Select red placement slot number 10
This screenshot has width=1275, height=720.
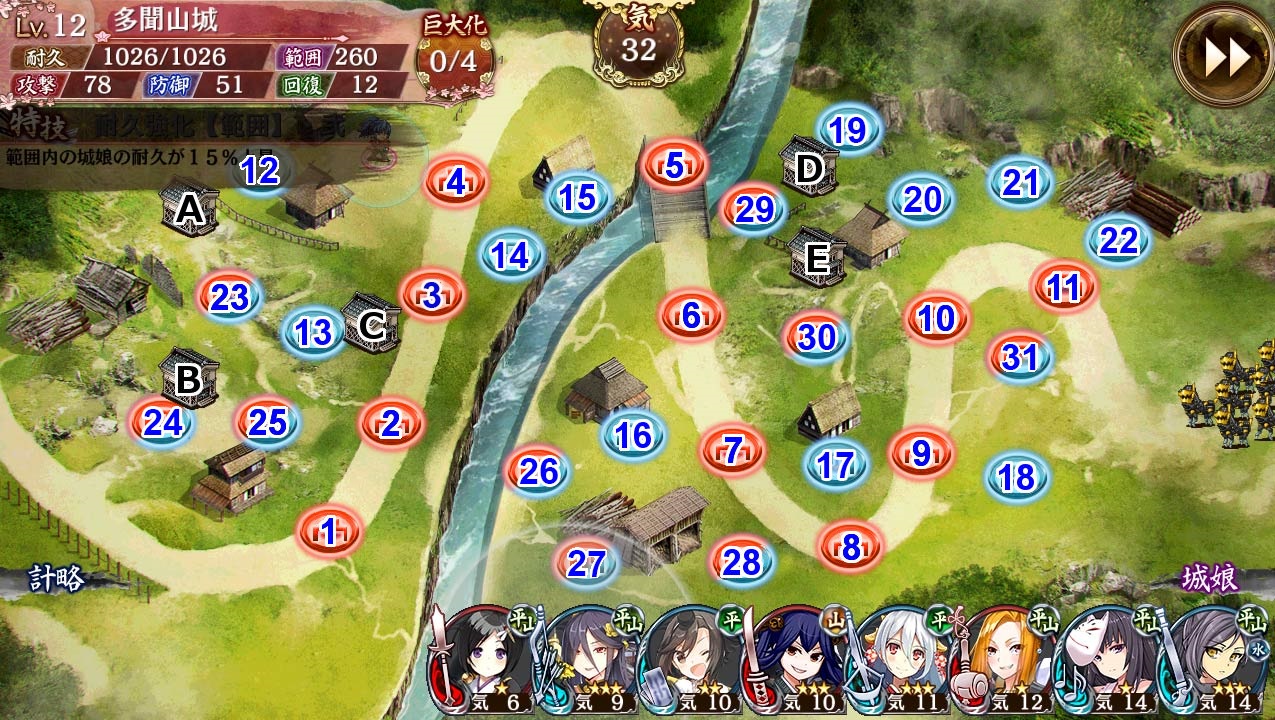tap(937, 319)
